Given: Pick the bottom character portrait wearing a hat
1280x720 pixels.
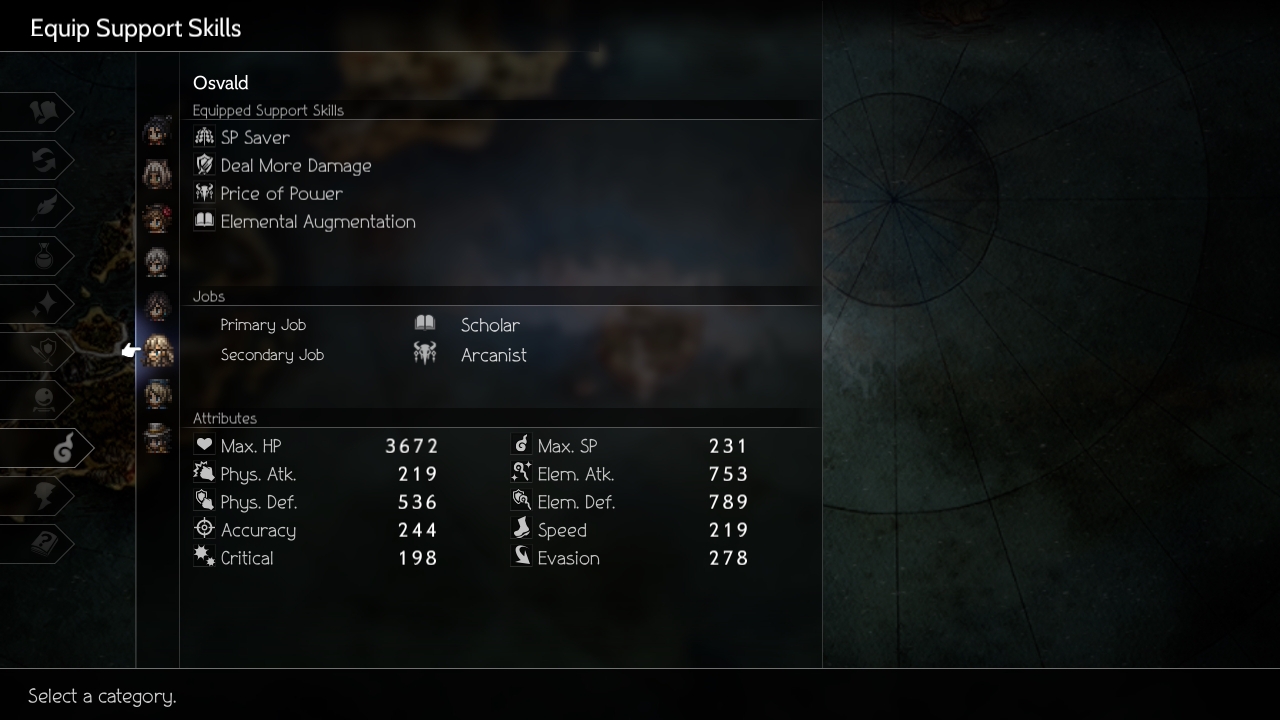Looking at the screenshot, I should click(x=158, y=438).
